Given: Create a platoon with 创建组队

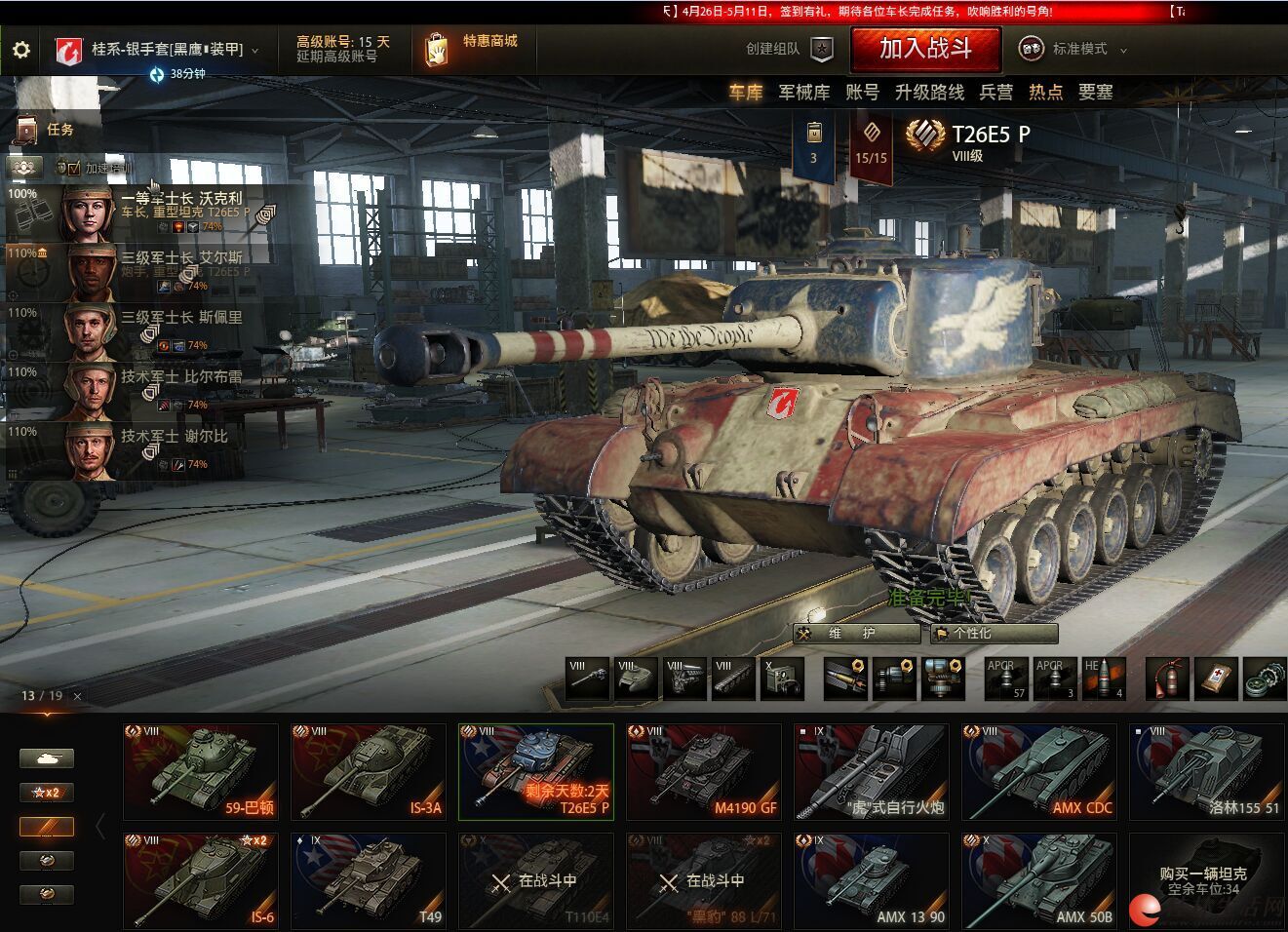Looking at the screenshot, I should click(x=790, y=49).
